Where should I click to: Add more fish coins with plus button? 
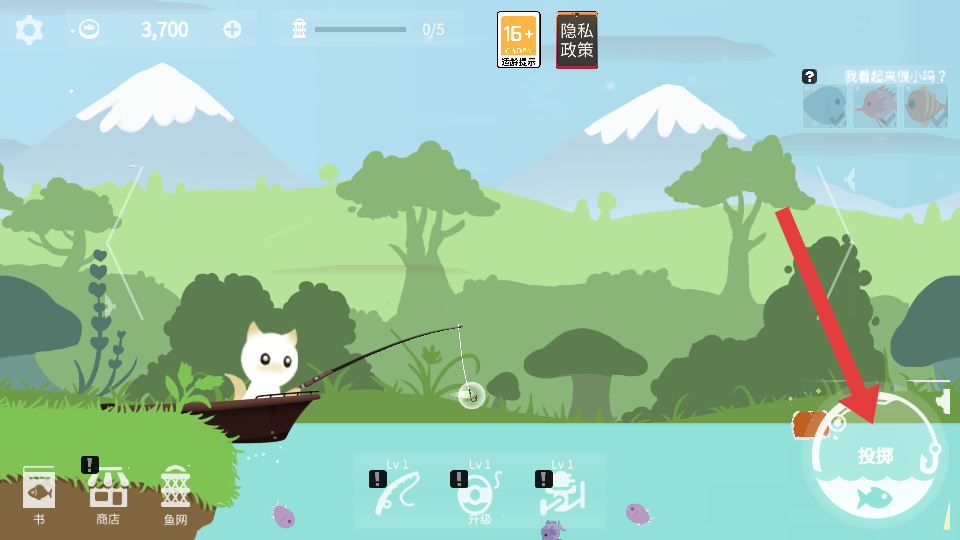coord(233,29)
